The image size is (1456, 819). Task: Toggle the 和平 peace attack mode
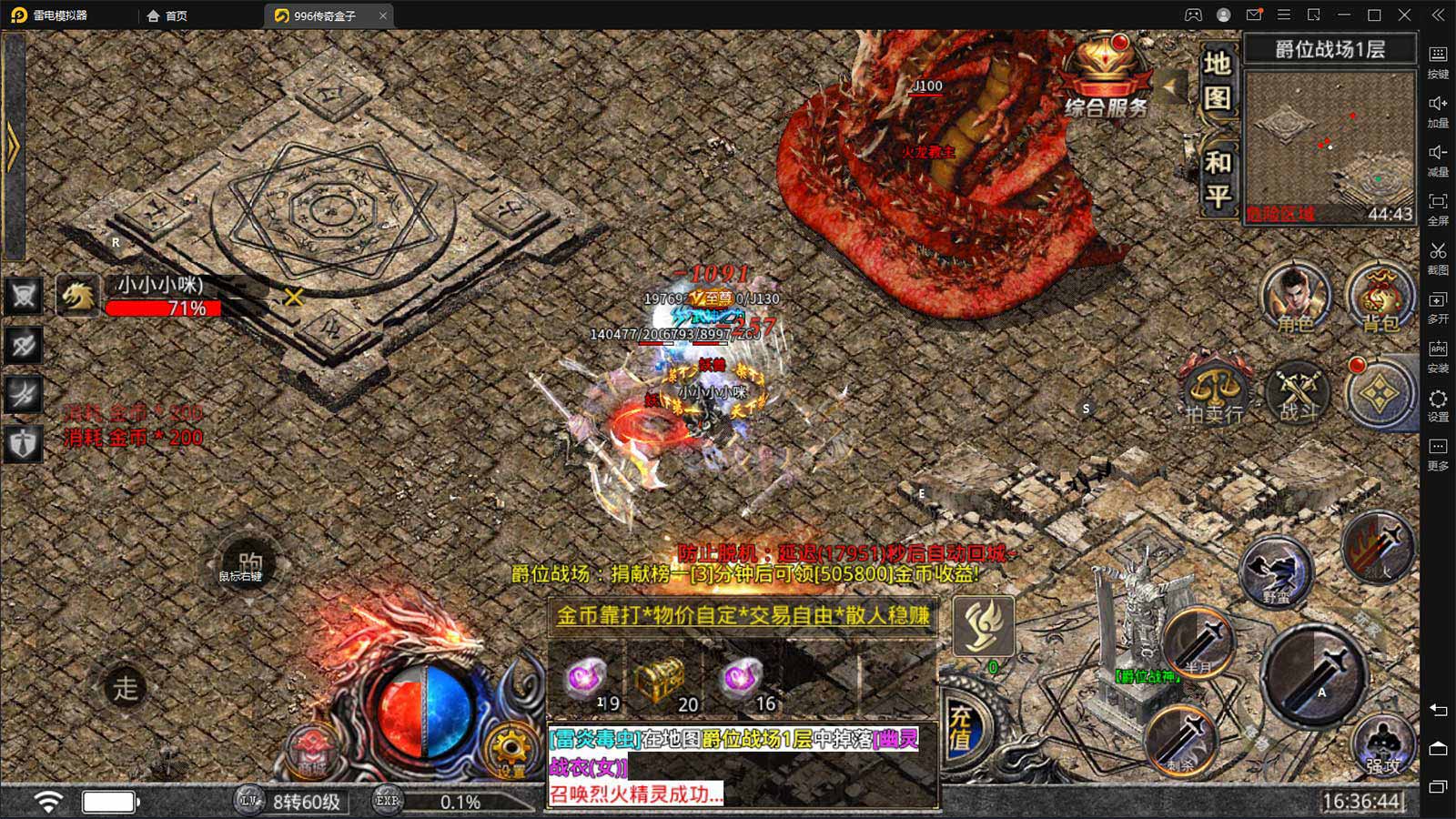coord(1218,178)
